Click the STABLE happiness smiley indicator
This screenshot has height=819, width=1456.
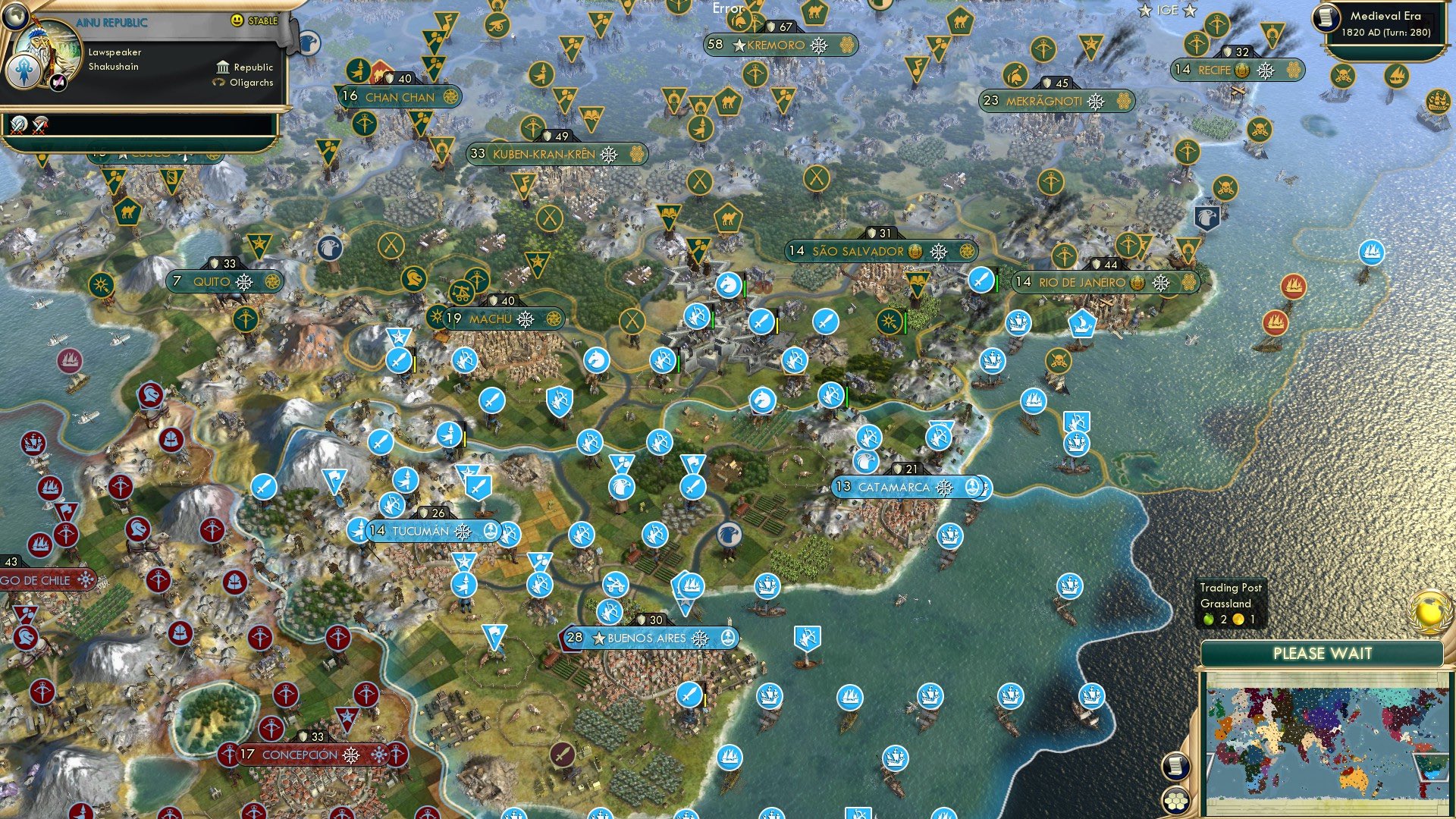pyautogui.click(x=237, y=20)
